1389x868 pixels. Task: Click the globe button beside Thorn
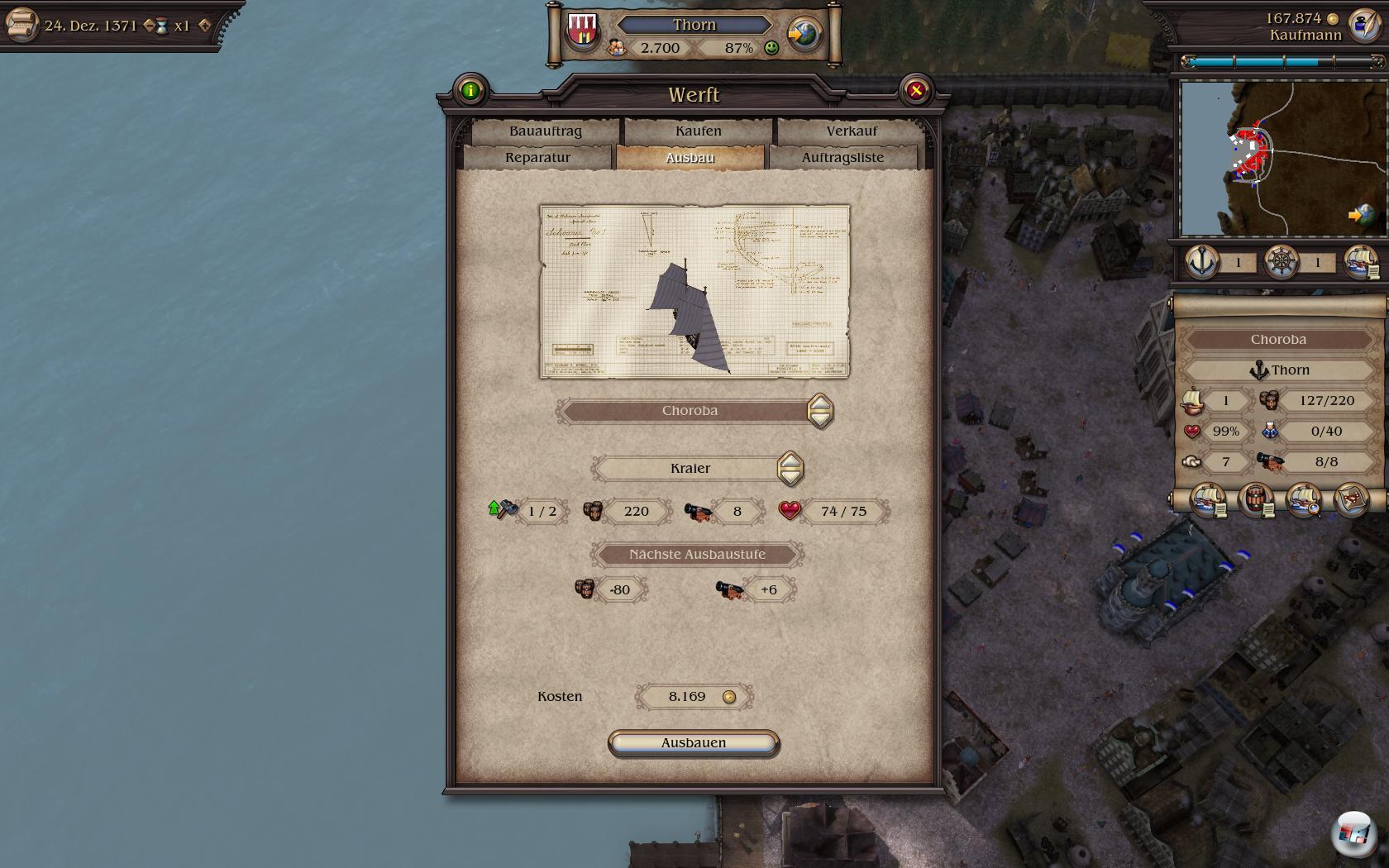click(803, 35)
